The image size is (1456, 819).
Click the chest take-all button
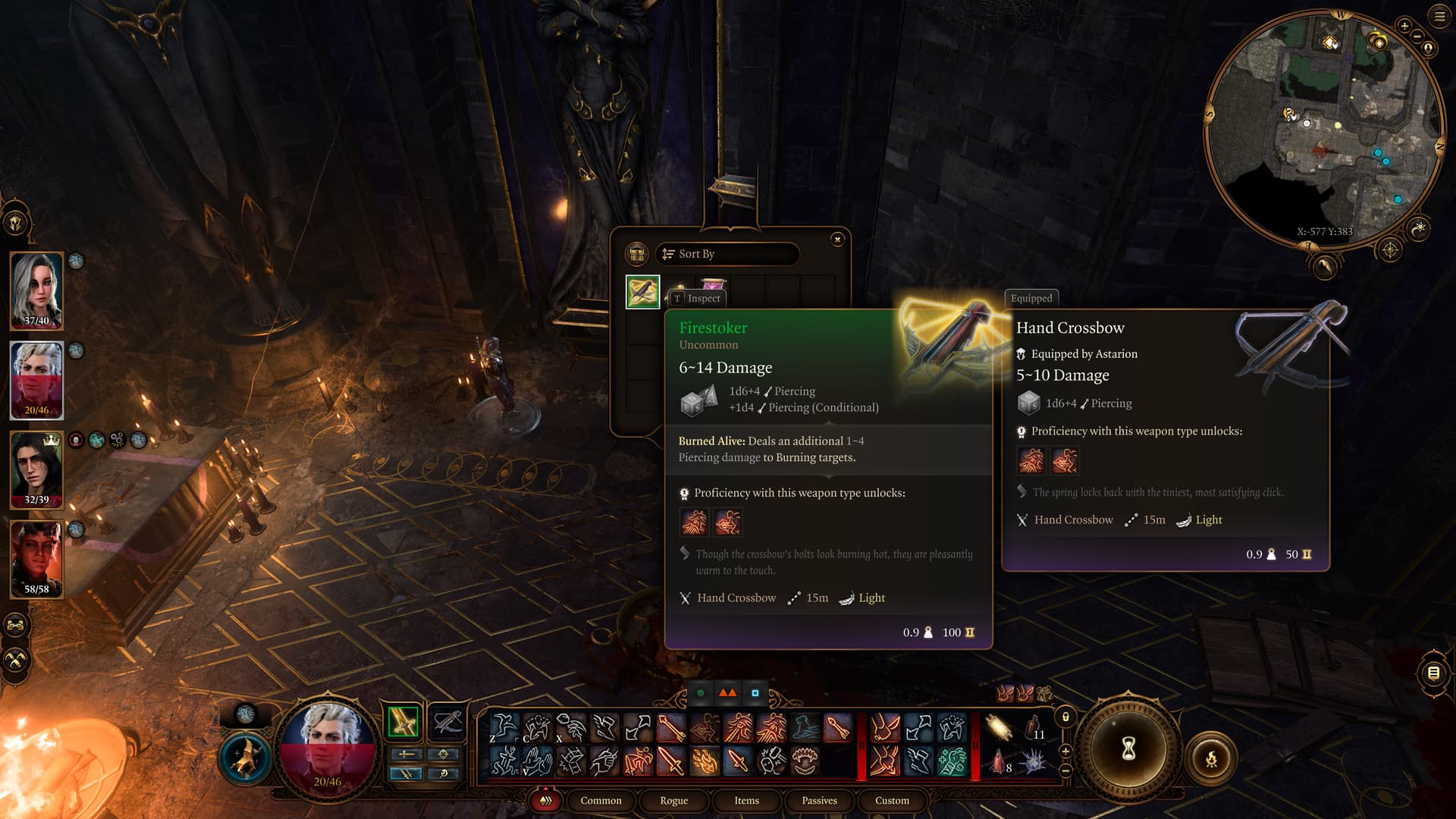(x=636, y=254)
